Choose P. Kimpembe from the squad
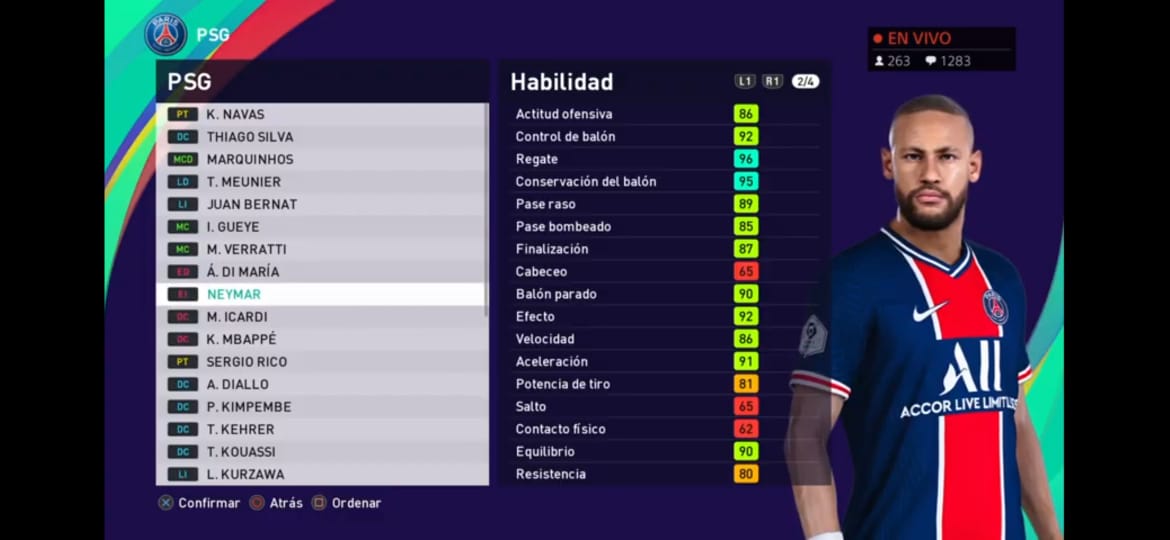 pos(320,407)
